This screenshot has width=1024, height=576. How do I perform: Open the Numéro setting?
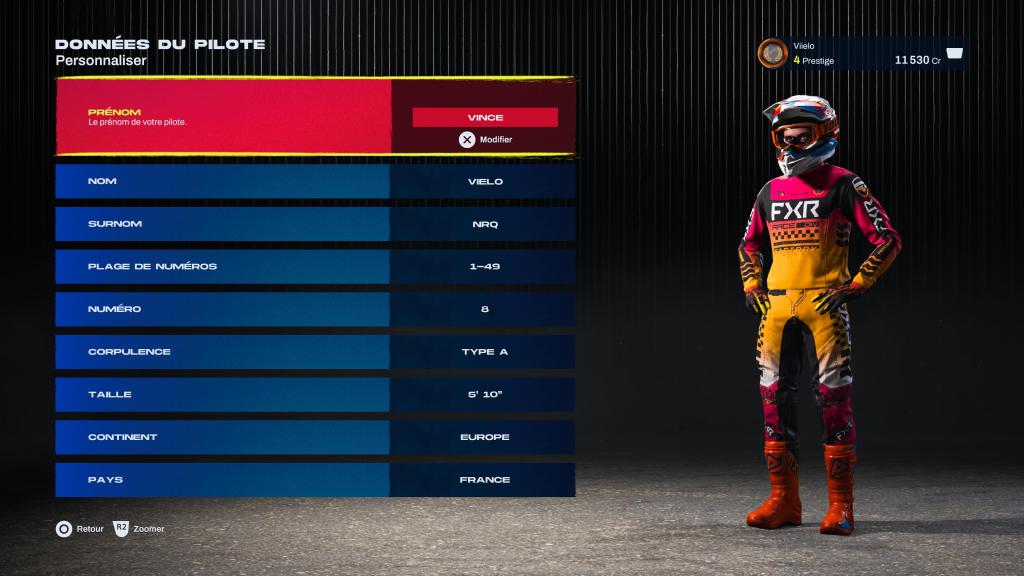(x=315, y=309)
